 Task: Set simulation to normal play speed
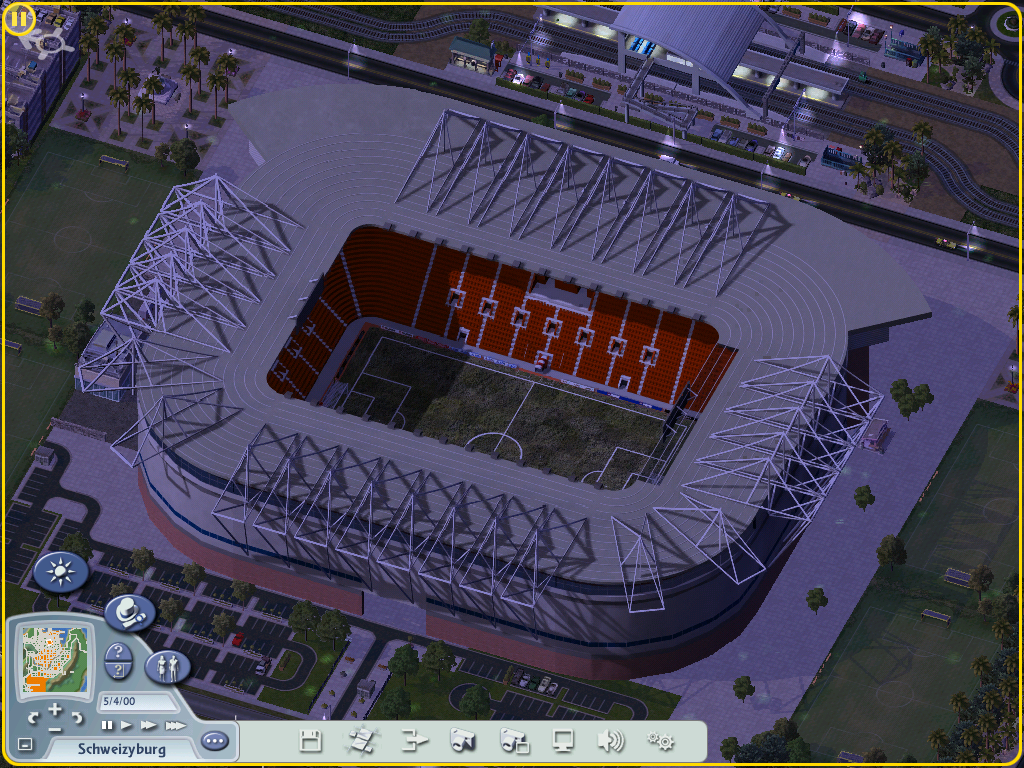coord(127,725)
